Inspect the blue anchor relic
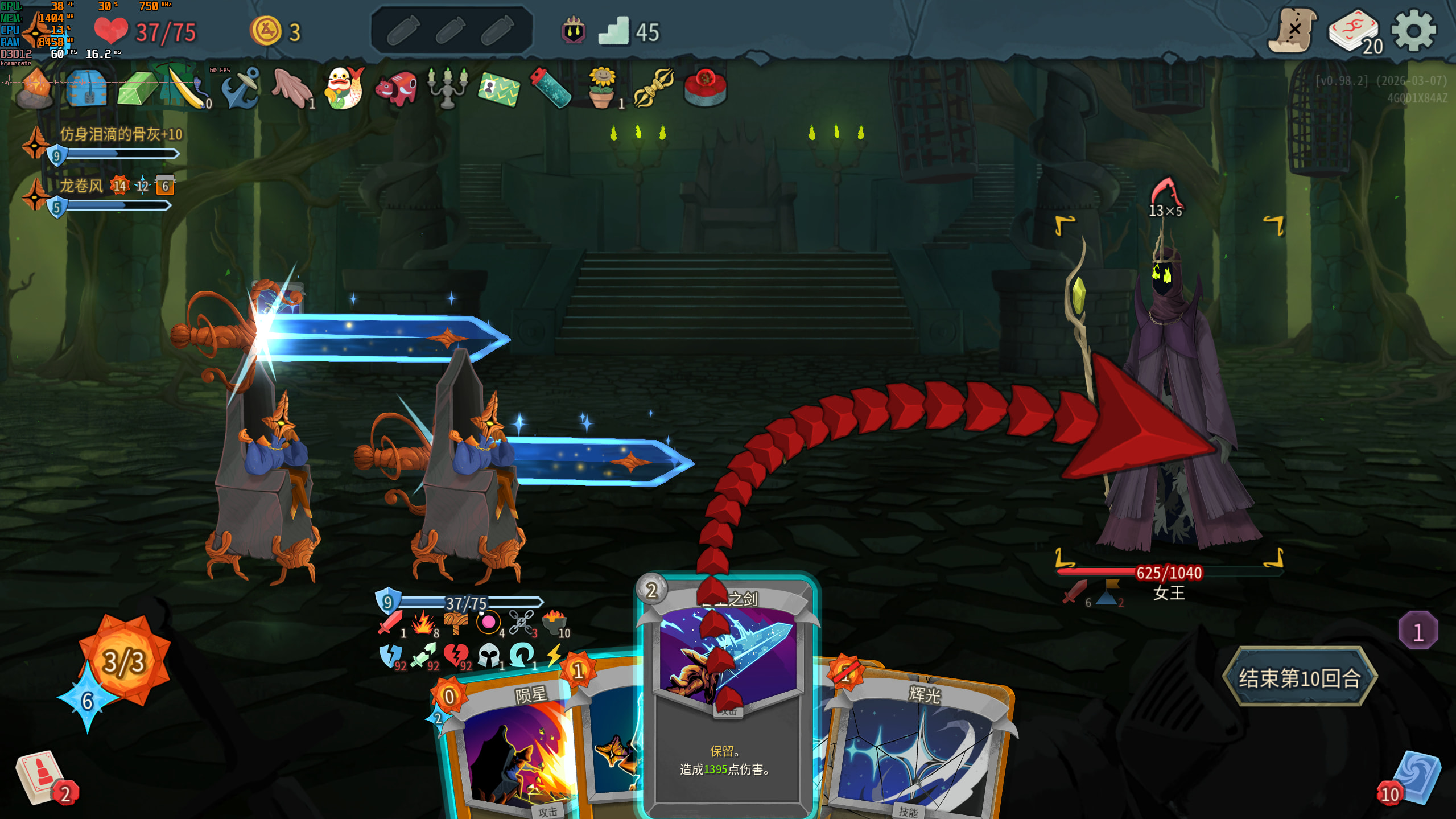The width and height of the screenshot is (1456, 819). click(241, 88)
